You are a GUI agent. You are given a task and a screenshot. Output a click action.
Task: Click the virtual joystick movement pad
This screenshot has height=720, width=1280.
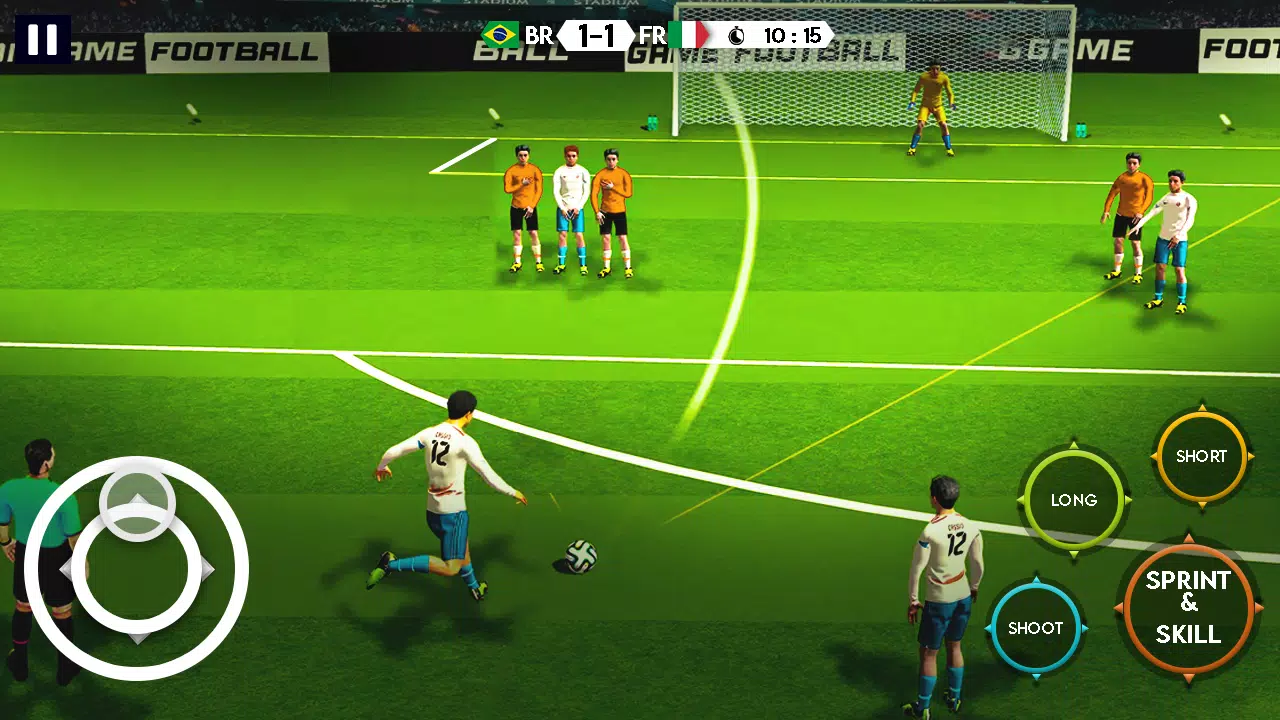137,568
